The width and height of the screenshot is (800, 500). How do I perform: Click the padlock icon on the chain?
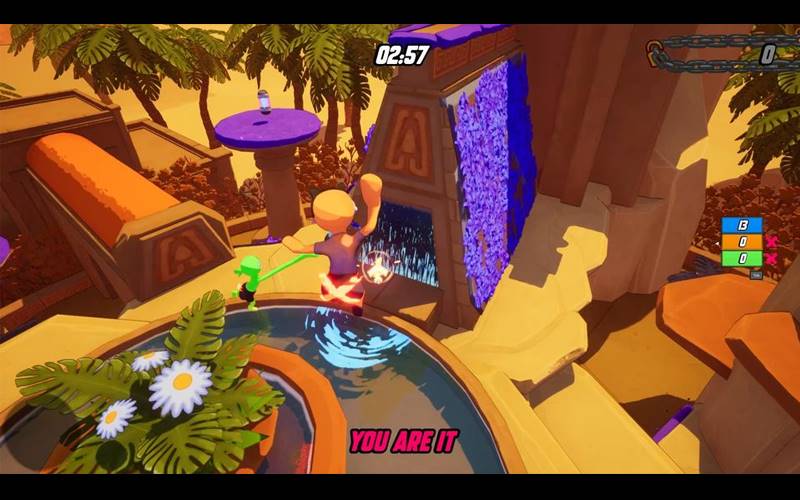coord(655,52)
